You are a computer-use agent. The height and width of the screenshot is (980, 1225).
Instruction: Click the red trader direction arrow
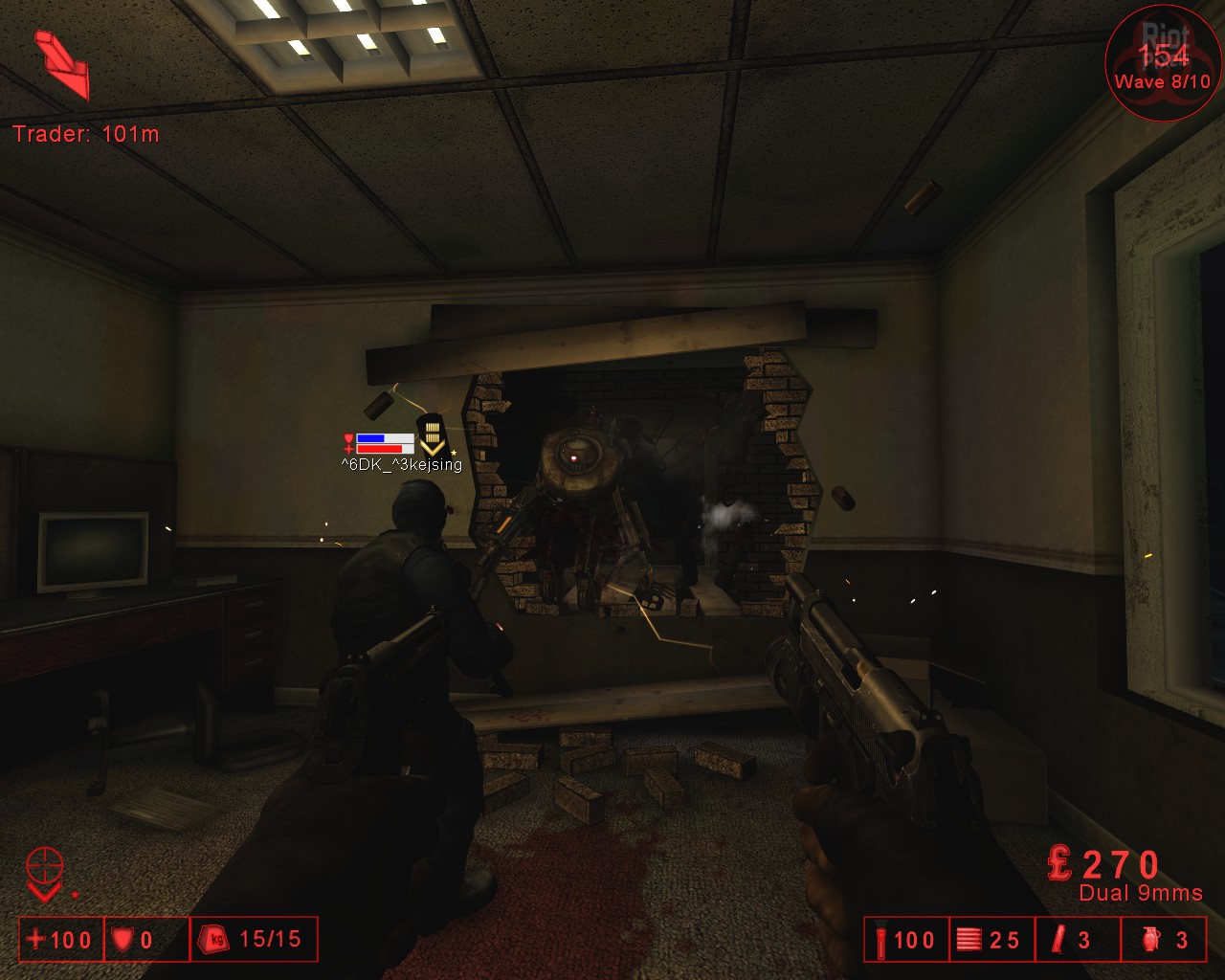62,65
